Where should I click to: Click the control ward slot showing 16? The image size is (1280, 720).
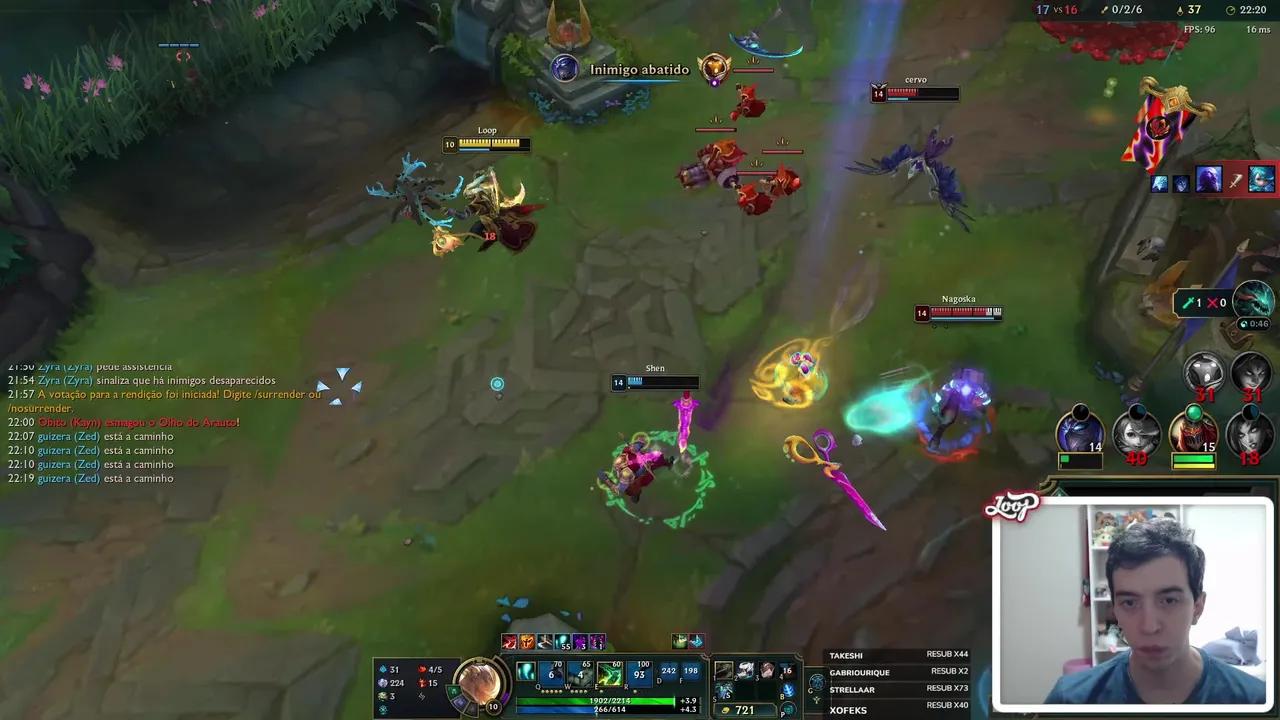click(x=787, y=671)
